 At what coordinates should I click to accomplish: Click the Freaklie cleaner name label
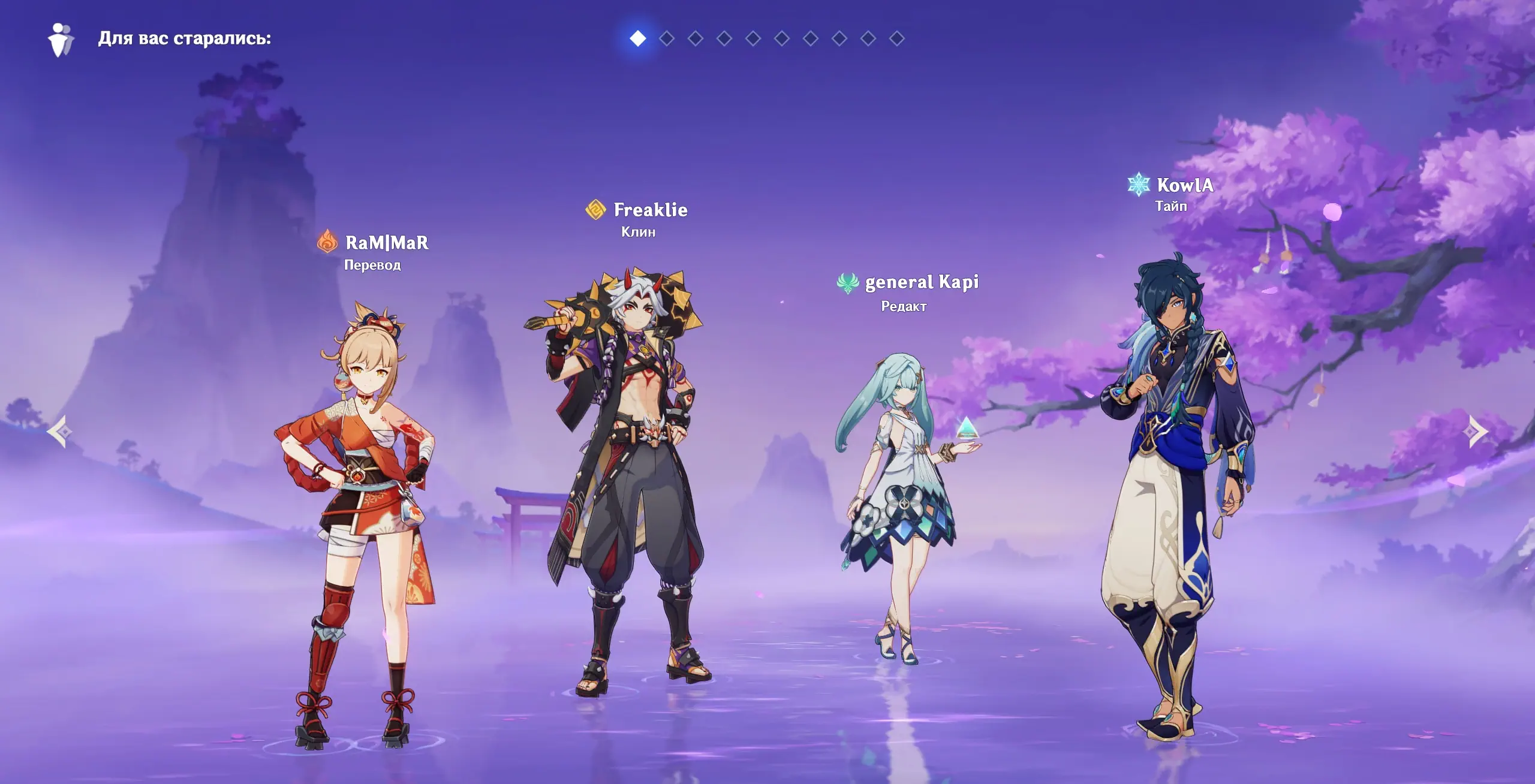click(651, 210)
